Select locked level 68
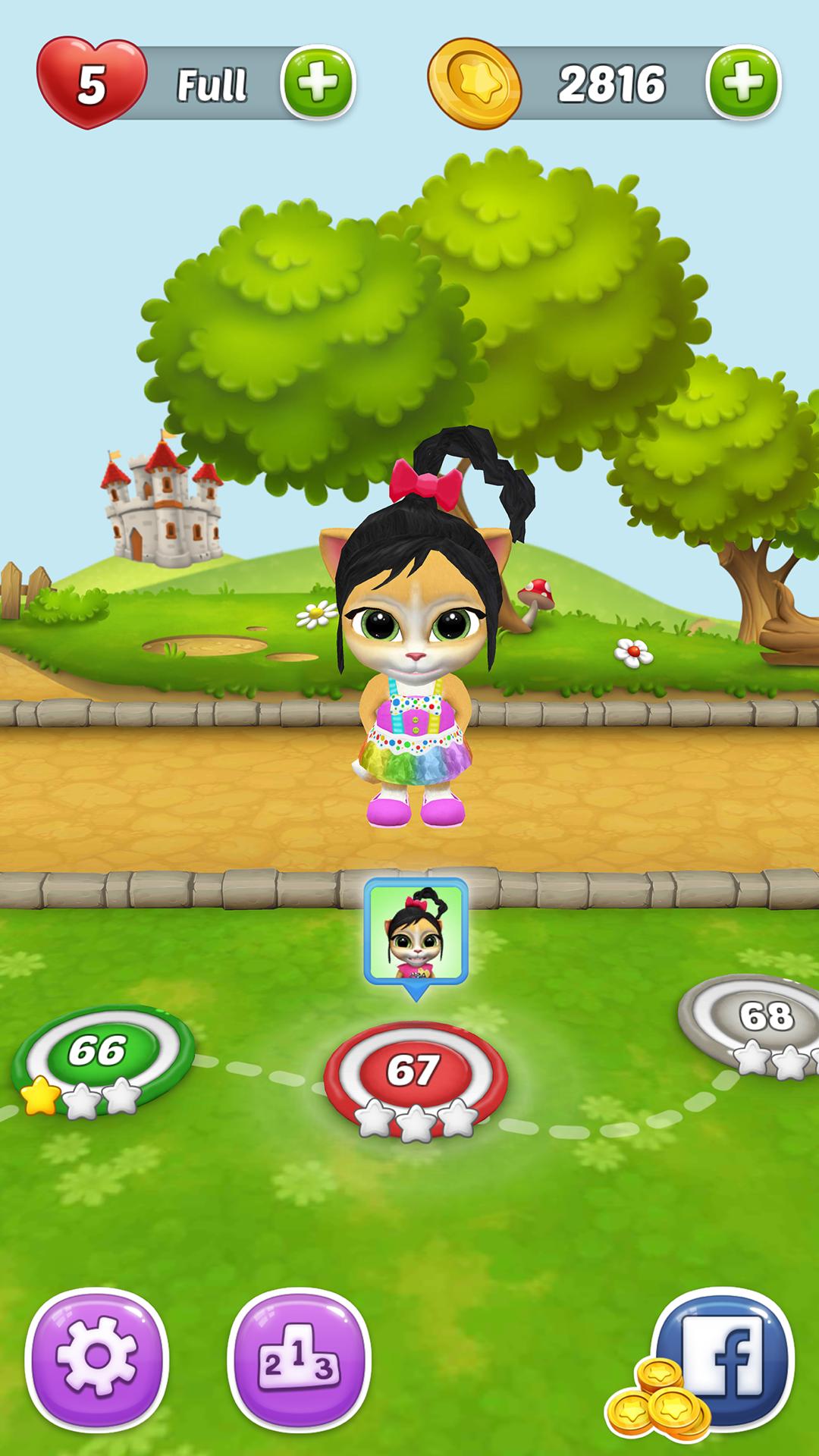 pyautogui.click(x=762, y=1018)
